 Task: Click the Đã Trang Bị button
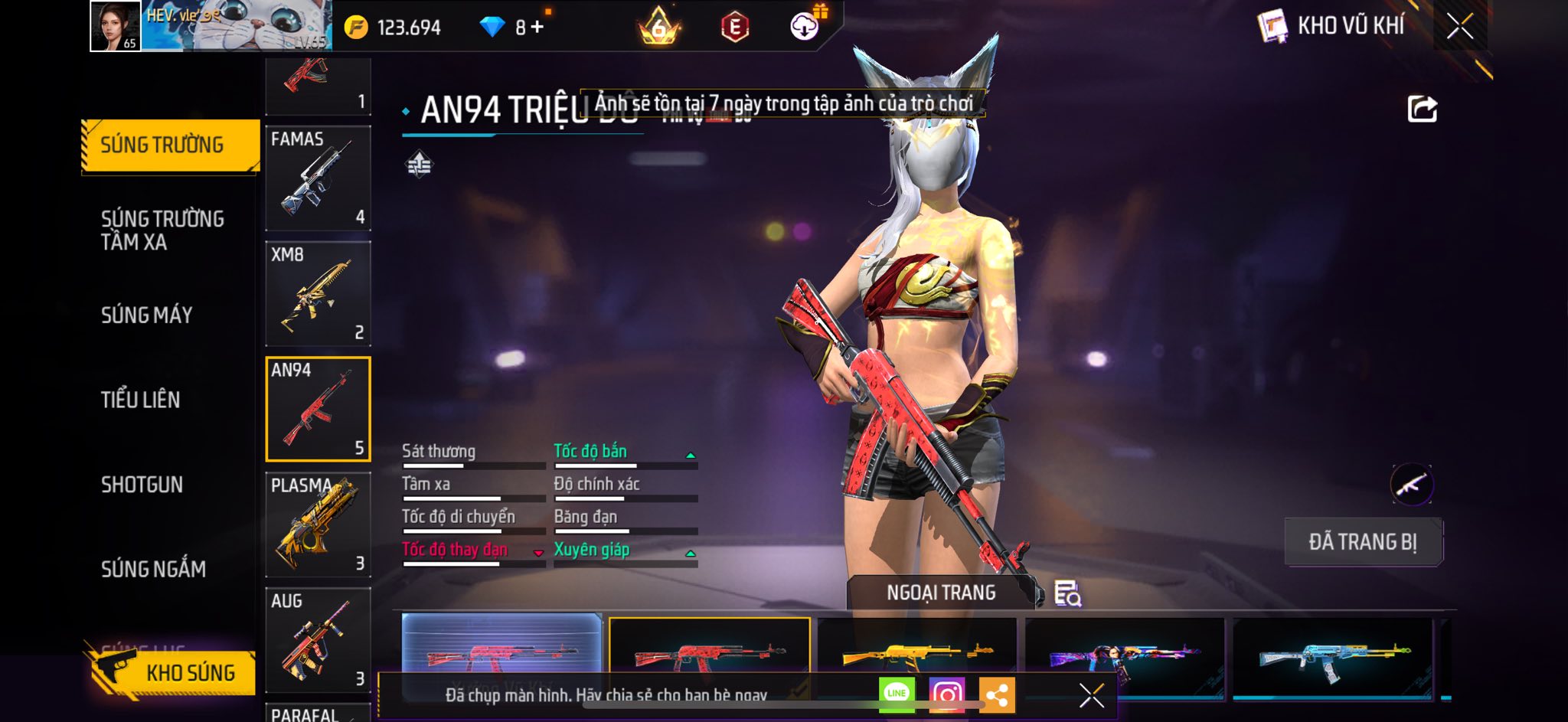(x=1363, y=542)
